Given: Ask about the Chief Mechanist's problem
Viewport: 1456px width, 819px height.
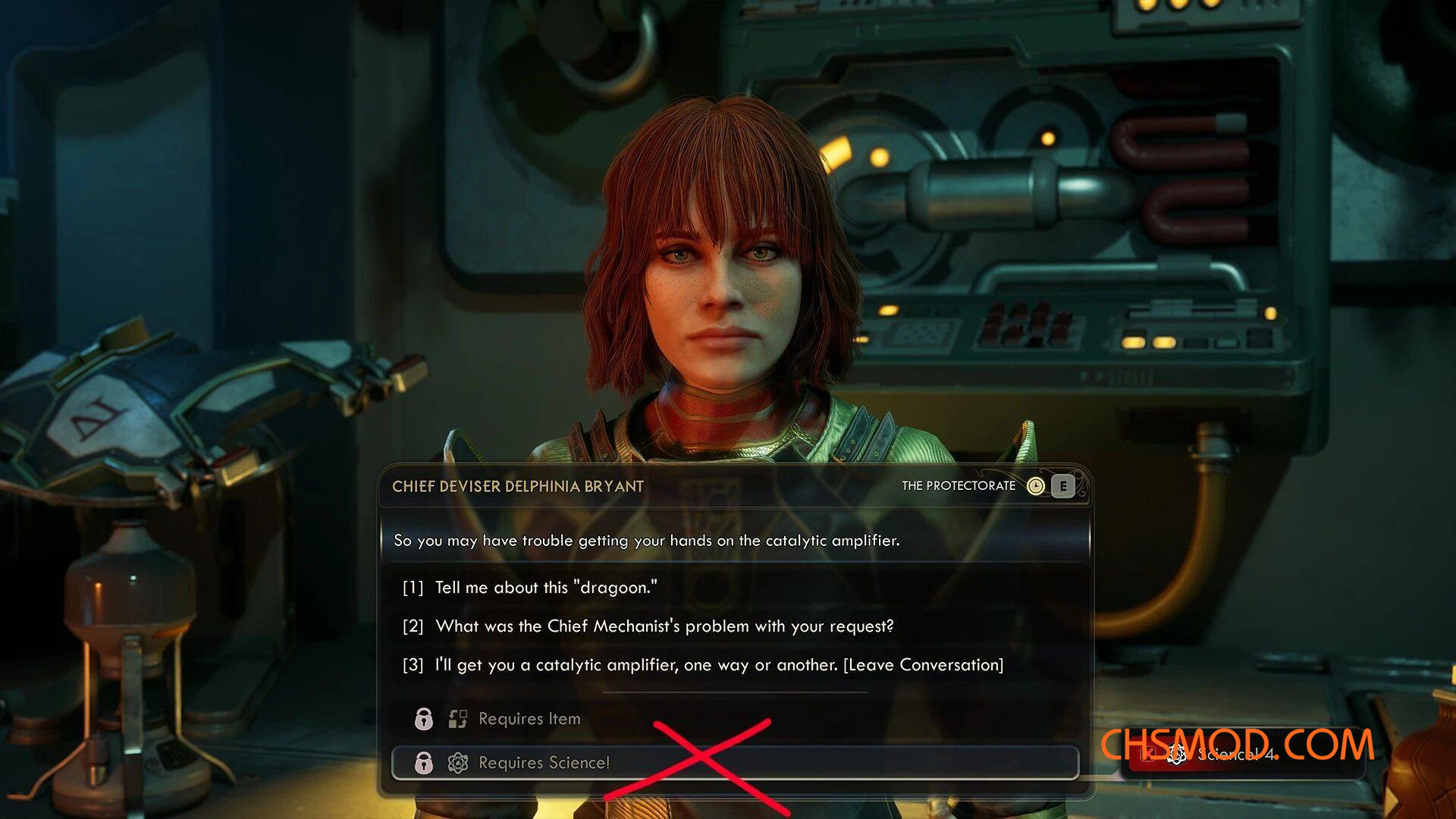Looking at the screenshot, I should 664,626.
